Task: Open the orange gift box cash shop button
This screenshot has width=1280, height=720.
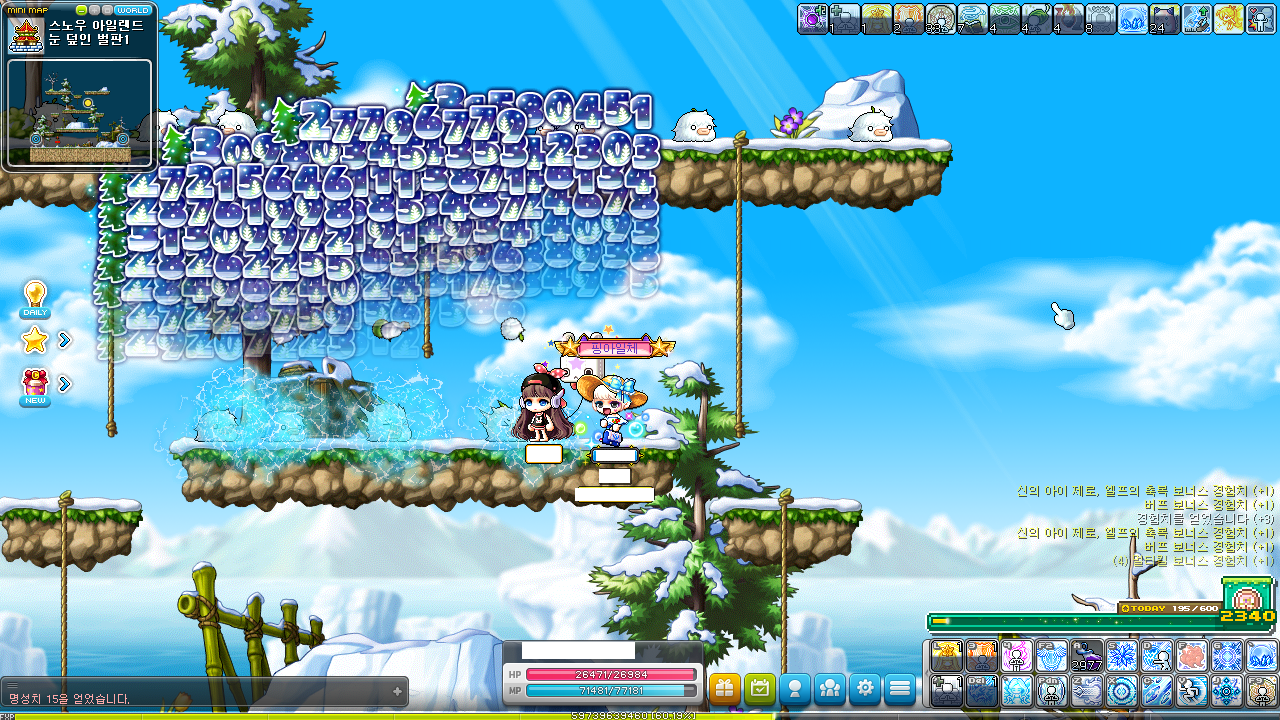Action: (x=724, y=688)
